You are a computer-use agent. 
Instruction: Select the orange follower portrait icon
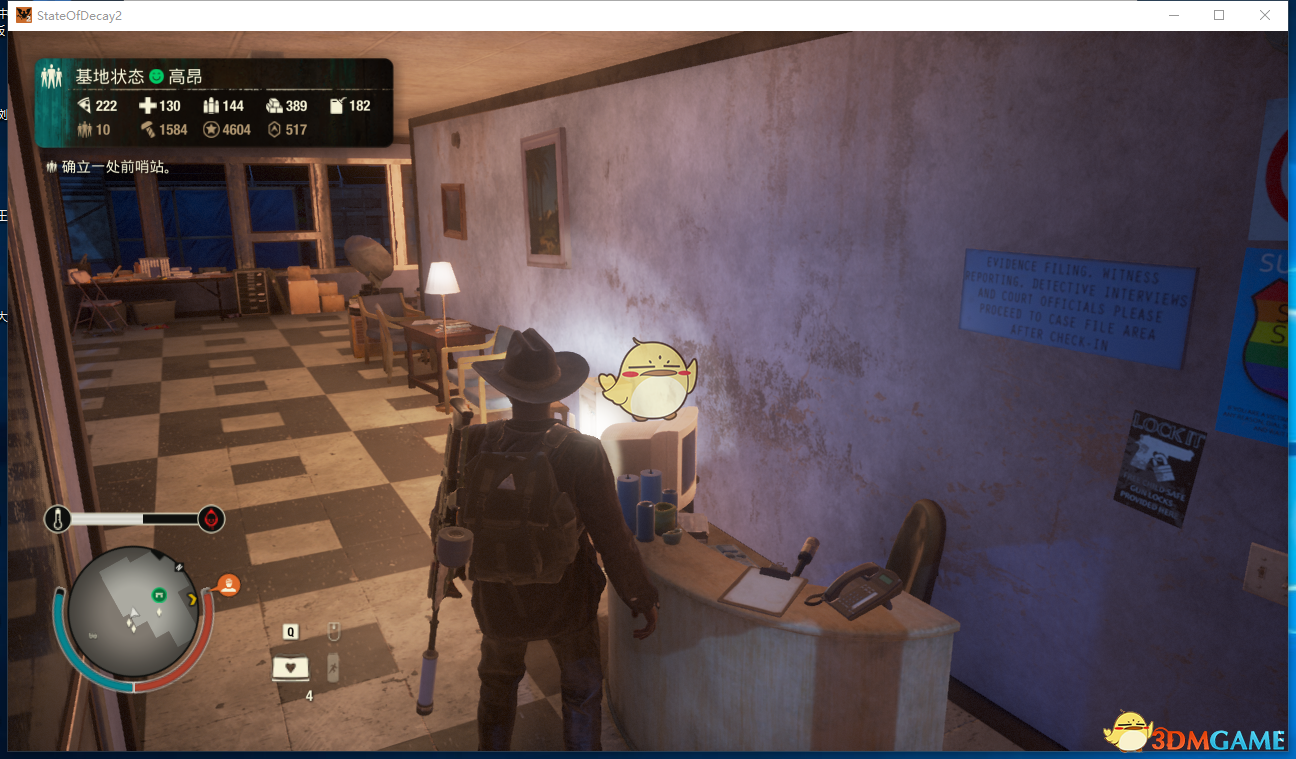click(229, 586)
